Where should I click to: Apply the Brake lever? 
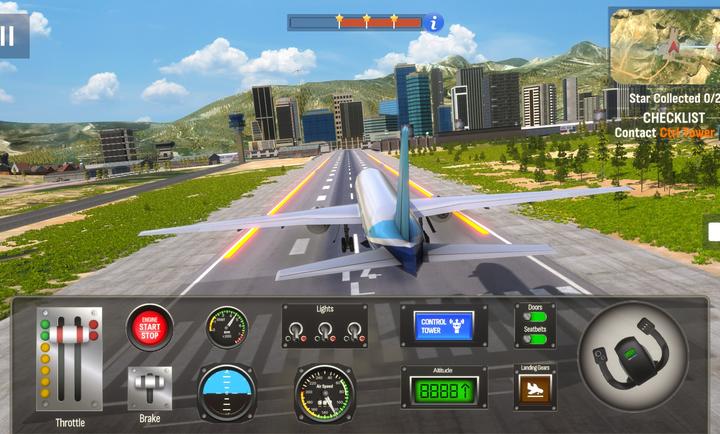149,386
